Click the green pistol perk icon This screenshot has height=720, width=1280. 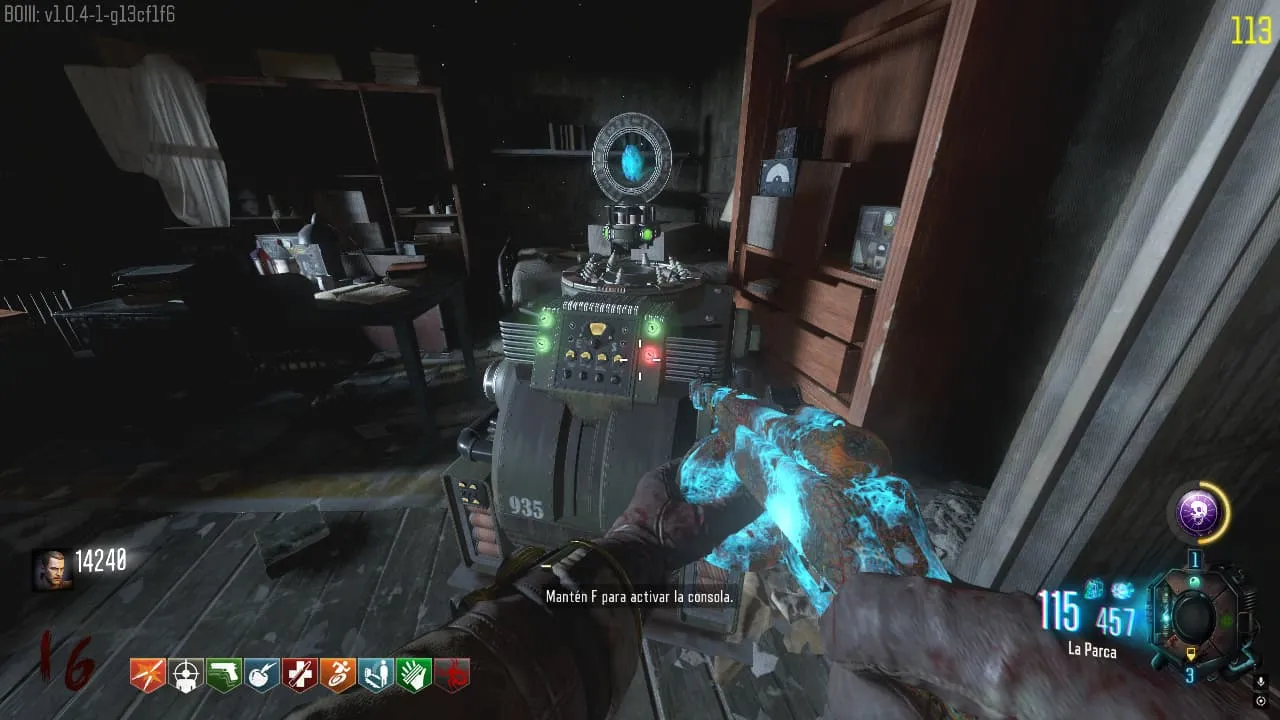click(223, 675)
